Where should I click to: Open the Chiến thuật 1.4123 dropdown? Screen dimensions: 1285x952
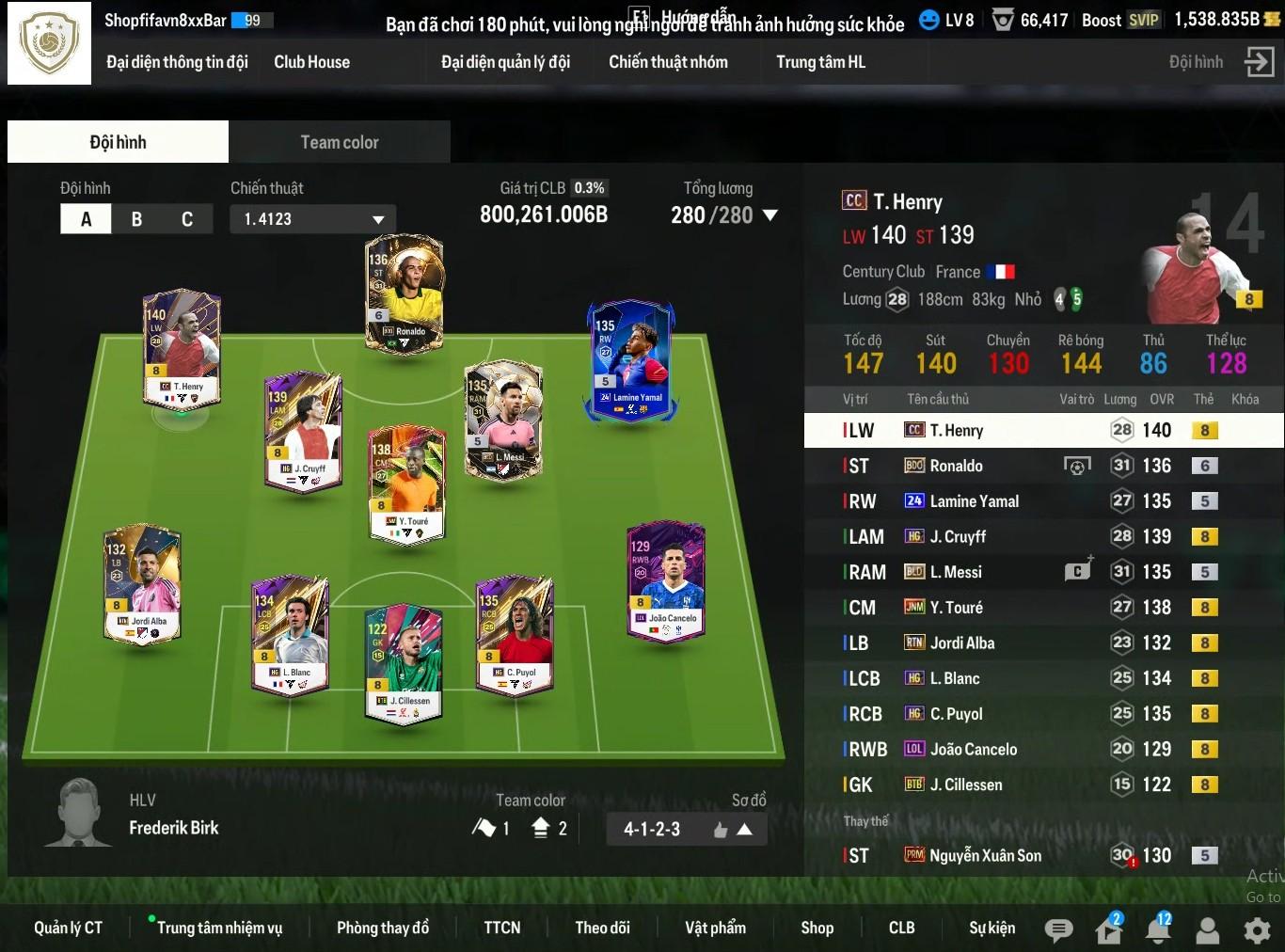[312, 219]
